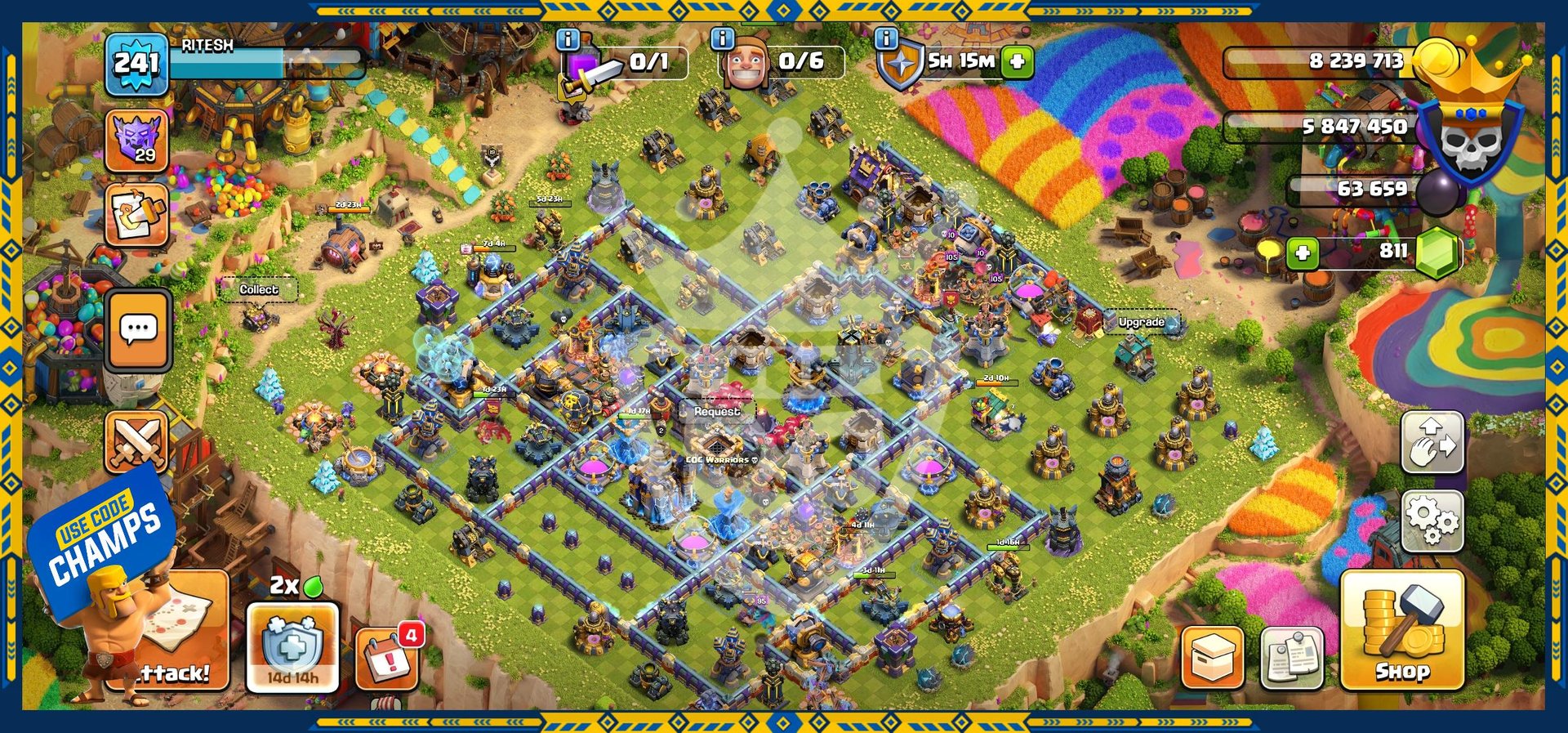1568x733 pixels.
Task: Open the cardboard box storage button
Action: tap(1212, 658)
